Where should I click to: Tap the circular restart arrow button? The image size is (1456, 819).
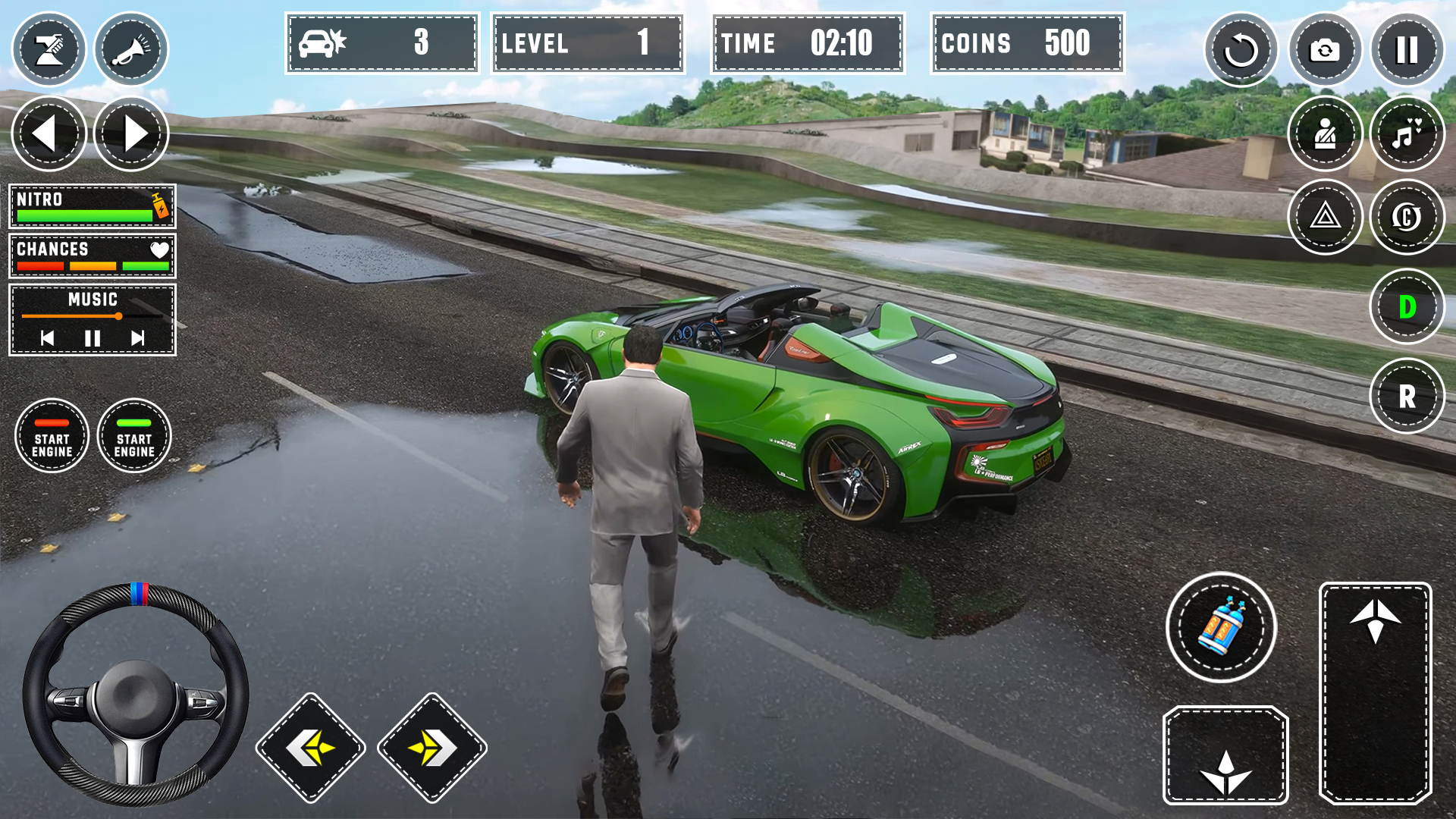point(1241,50)
